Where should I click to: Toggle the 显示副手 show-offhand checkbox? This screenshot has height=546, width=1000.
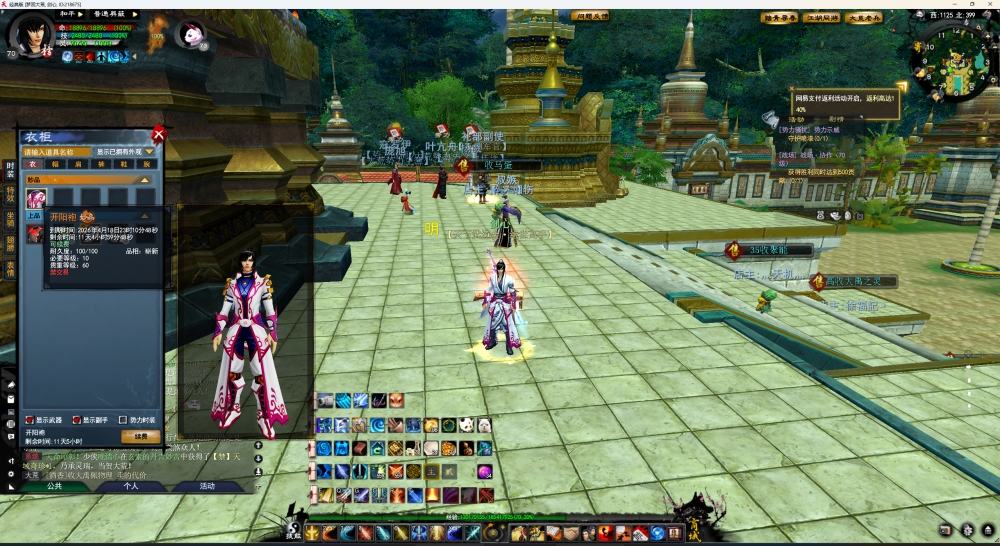pyautogui.click(x=75, y=420)
